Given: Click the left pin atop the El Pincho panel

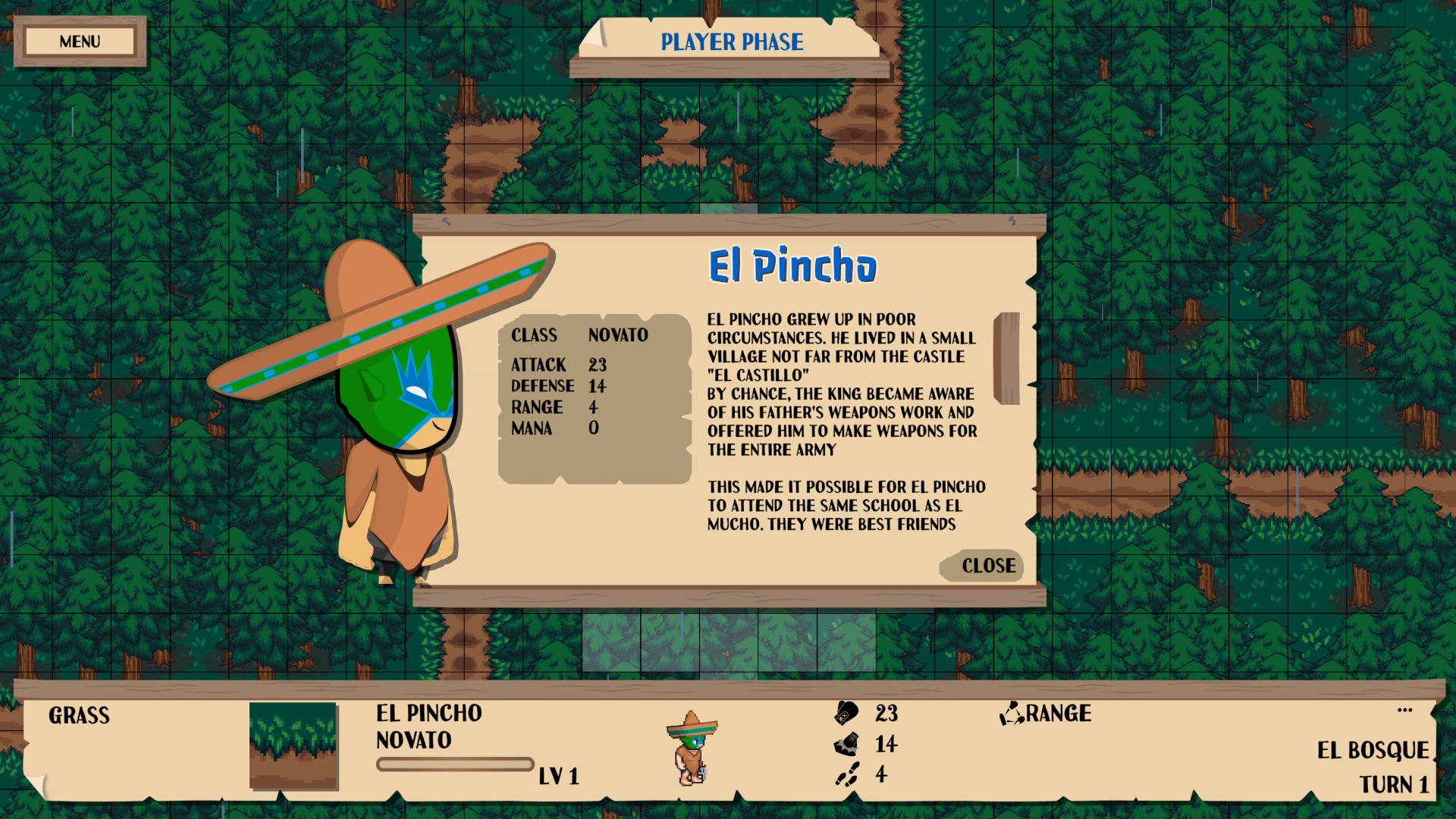Looking at the screenshot, I should 446,221.
